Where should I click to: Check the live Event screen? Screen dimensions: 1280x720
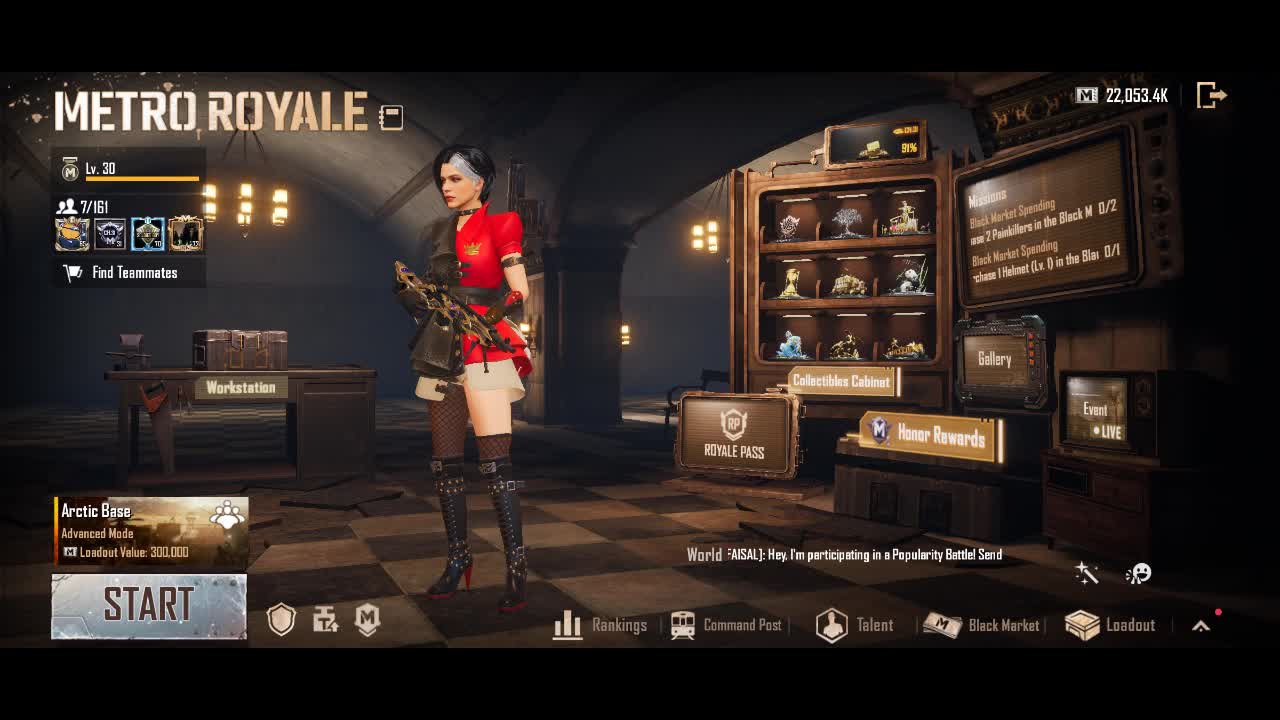[x=1096, y=412]
